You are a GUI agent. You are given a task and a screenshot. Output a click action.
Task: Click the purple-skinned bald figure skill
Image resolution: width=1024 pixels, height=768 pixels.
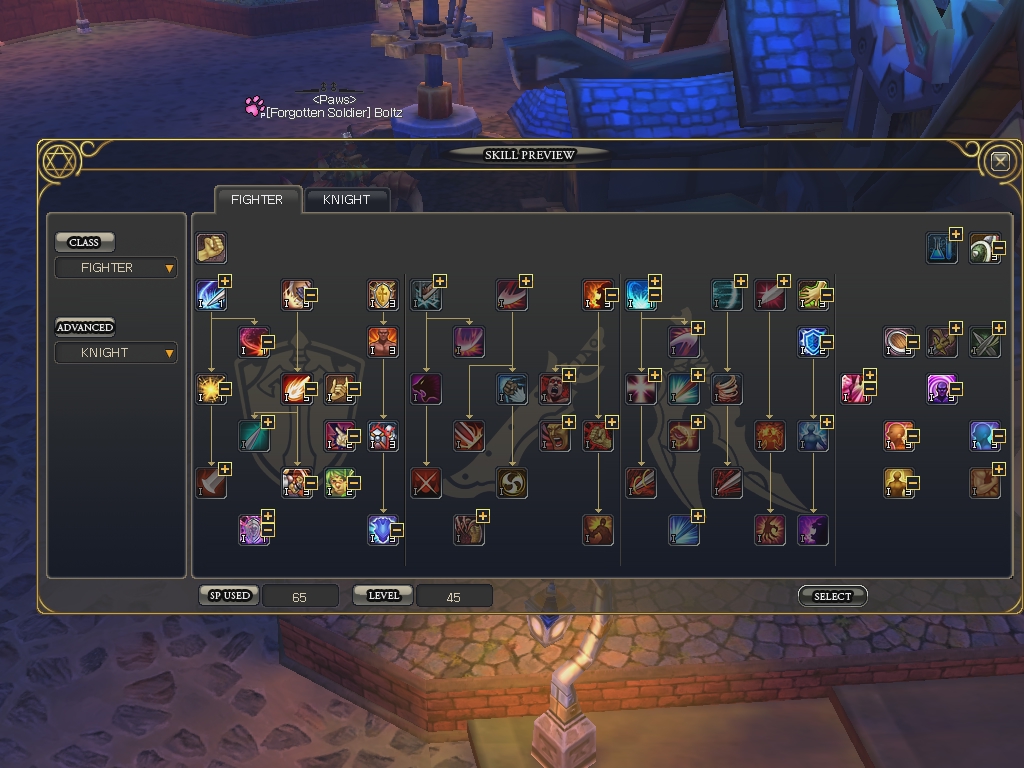pyautogui.click(x=941, y=389)
